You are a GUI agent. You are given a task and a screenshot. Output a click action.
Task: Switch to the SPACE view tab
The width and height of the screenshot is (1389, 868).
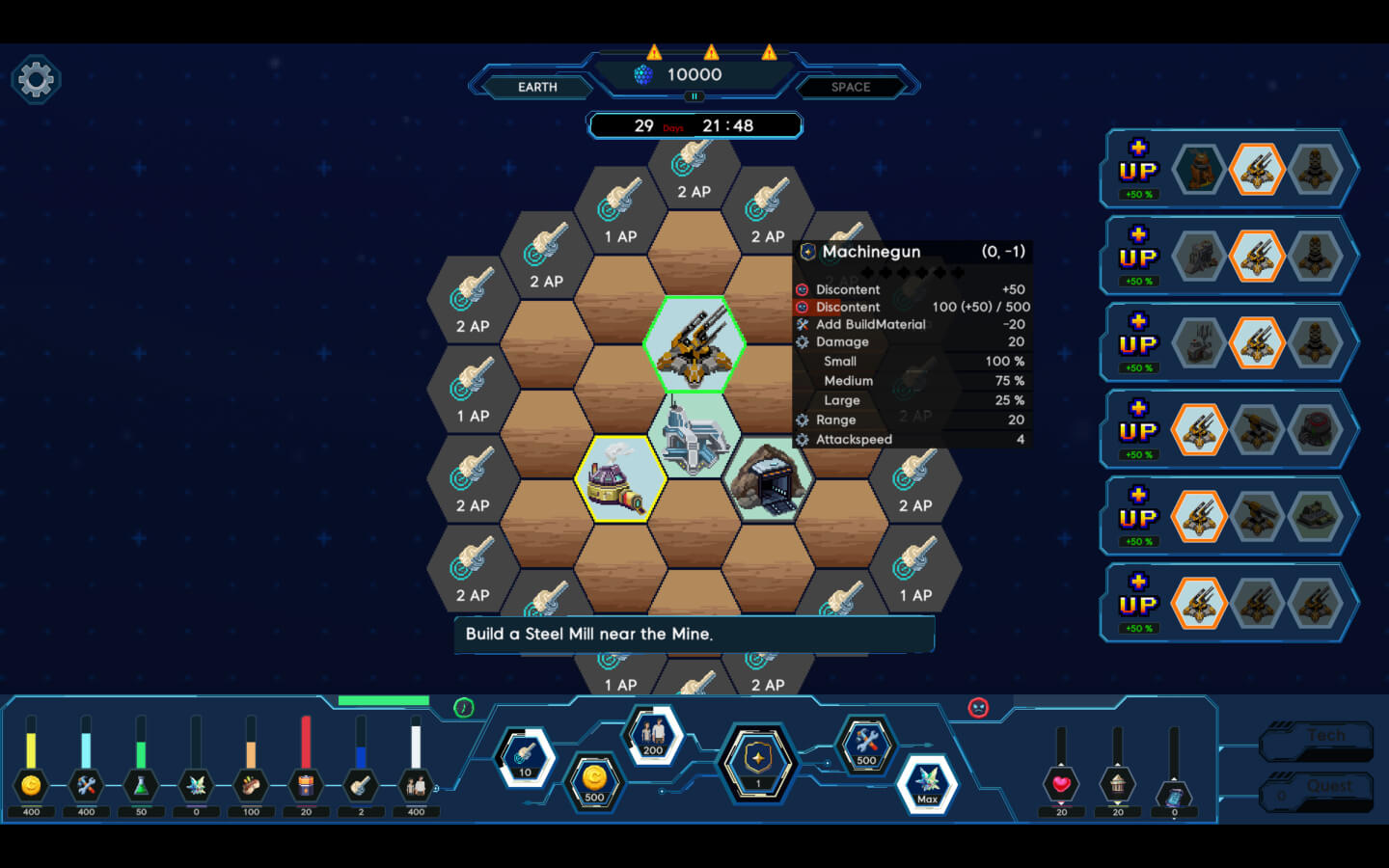coord(850,87)
